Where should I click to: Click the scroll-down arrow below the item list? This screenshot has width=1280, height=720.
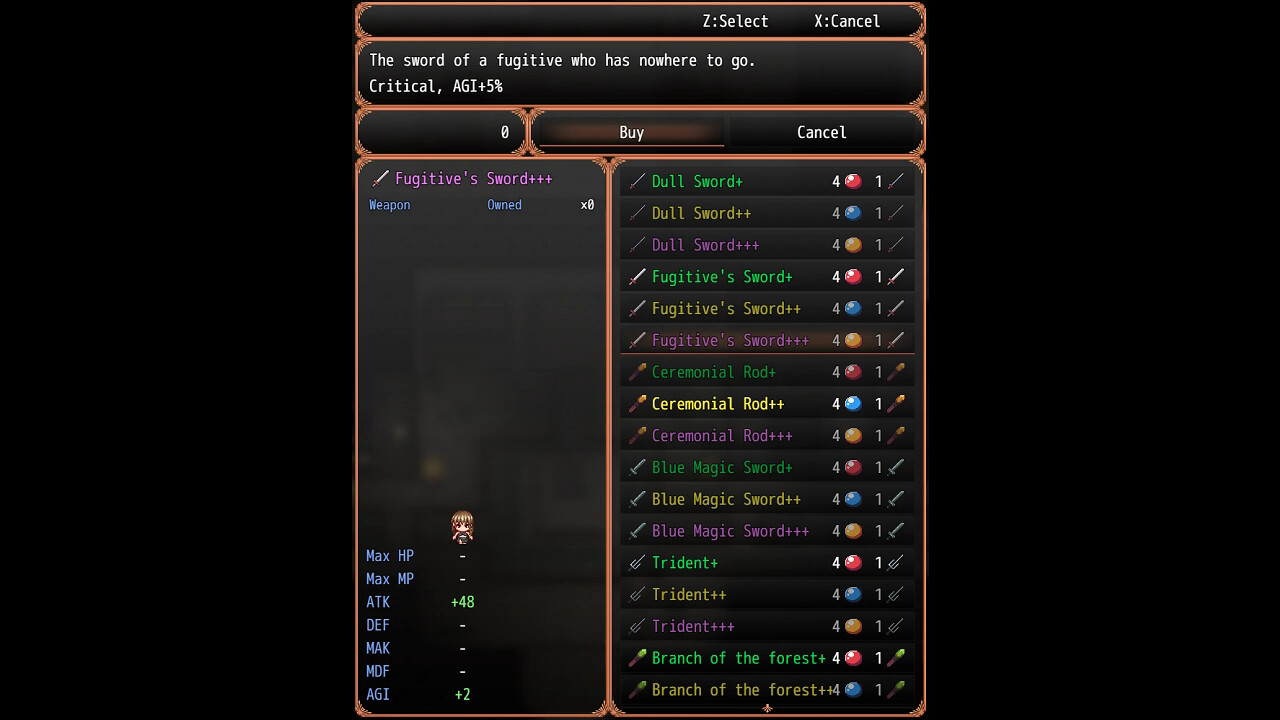(767, 708)
